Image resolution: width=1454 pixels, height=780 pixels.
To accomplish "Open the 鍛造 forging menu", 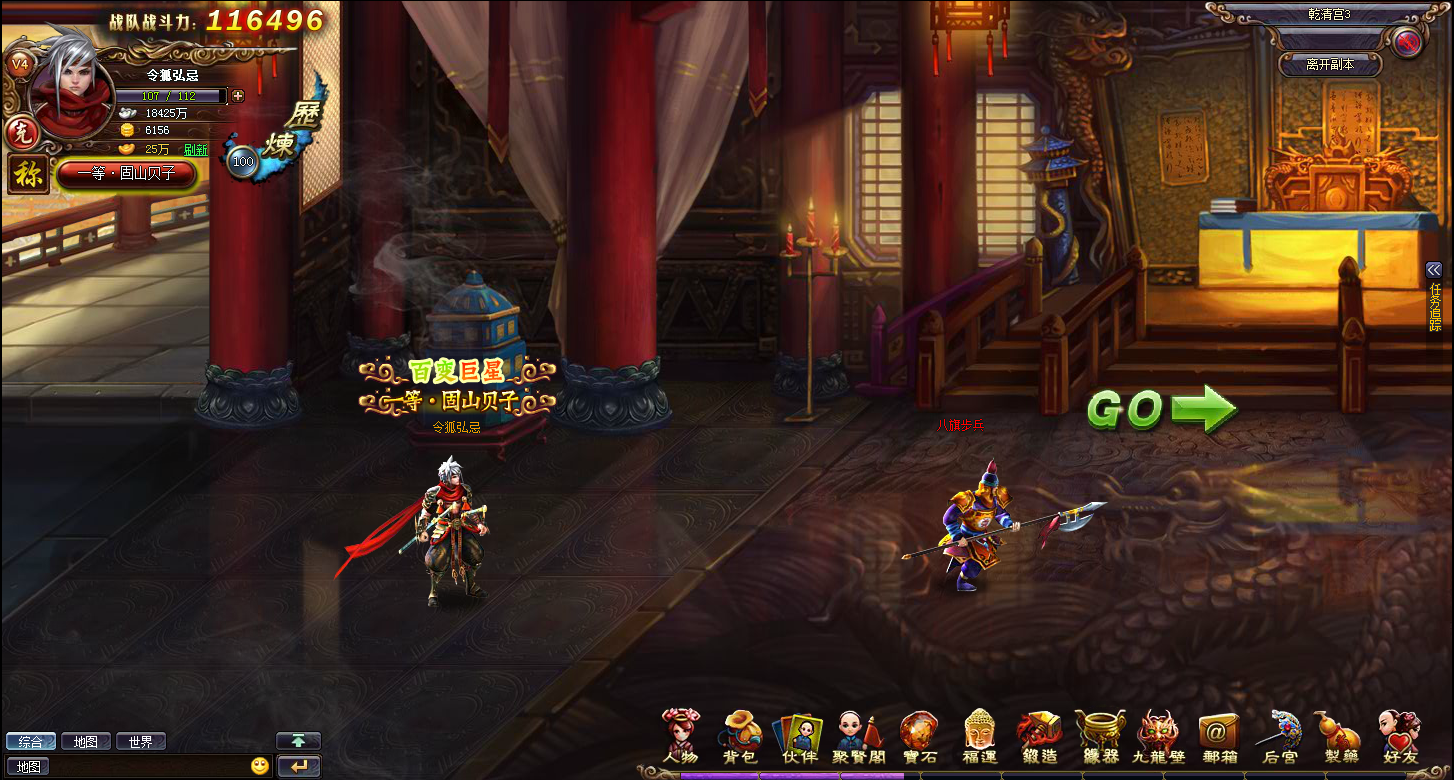I will (1039, 737).
